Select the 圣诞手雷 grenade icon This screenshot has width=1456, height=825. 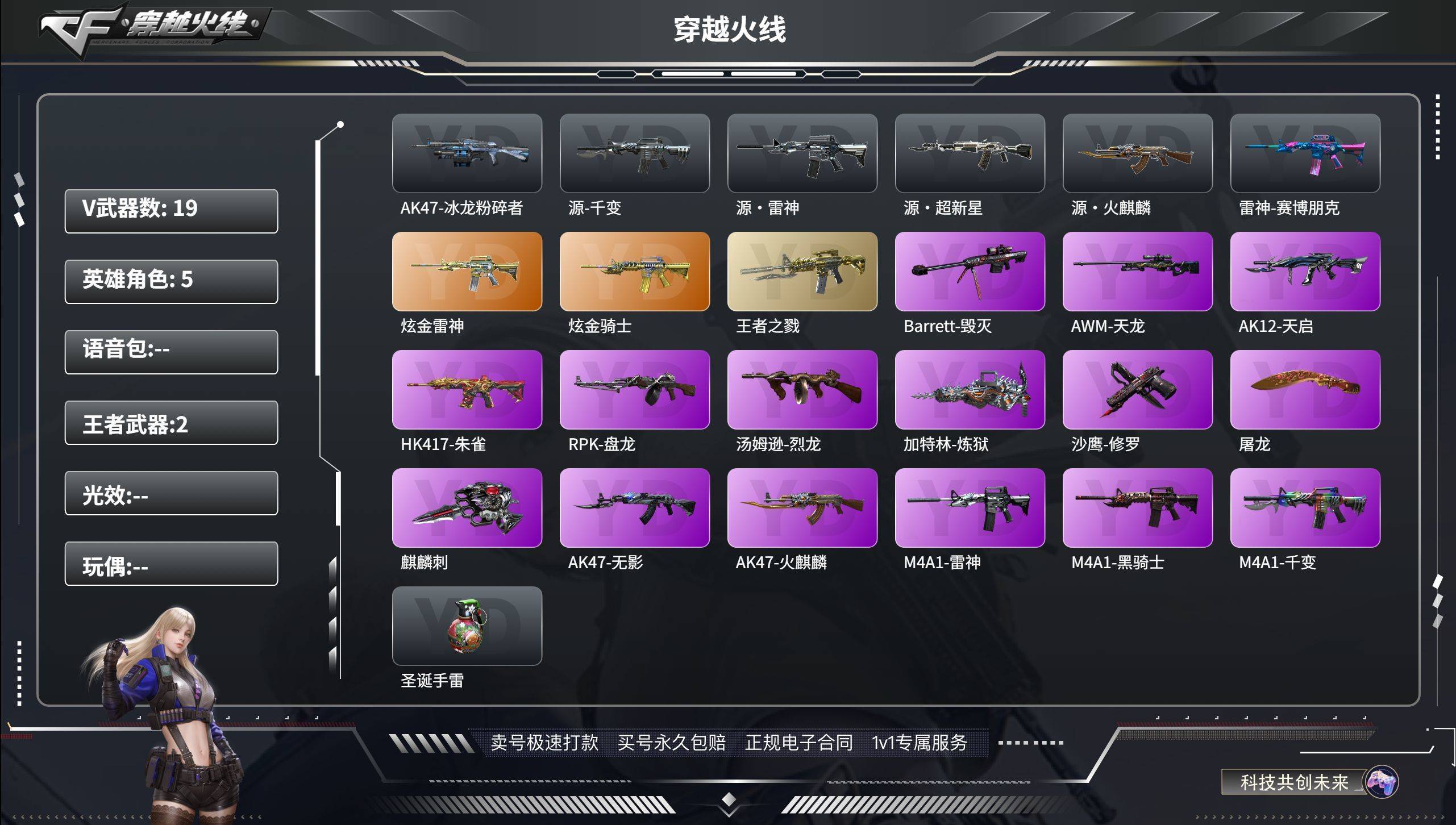coord(467,627)
